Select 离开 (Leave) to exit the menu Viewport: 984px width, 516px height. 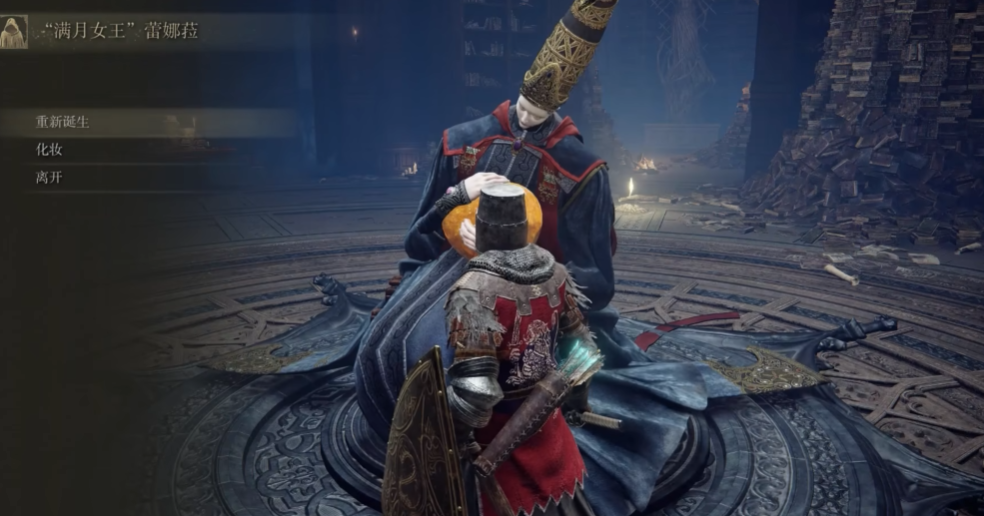click(49, 178)
